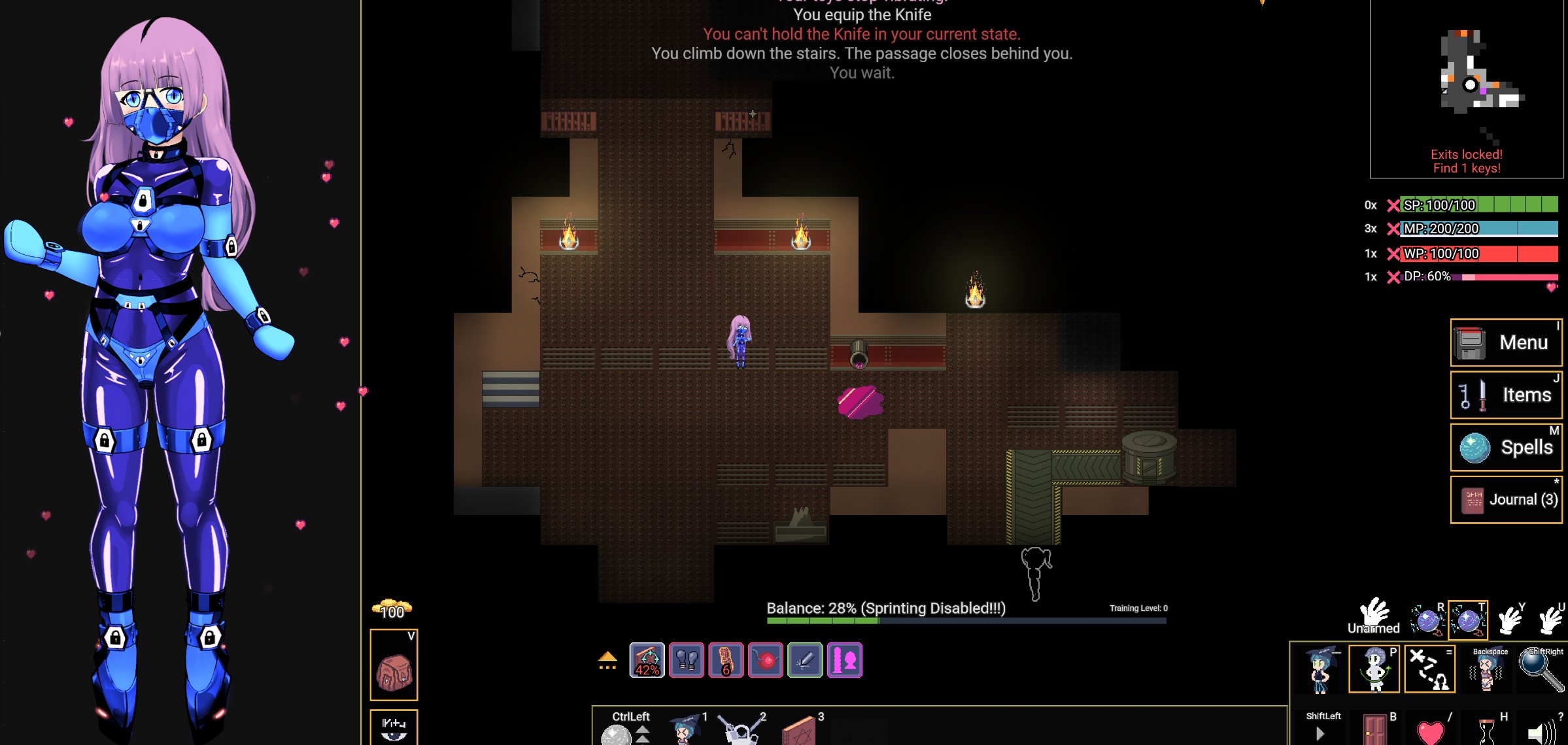Click the Unarmed weapon hand icon
The image size is (1568, 745).
coord(1374,617)
